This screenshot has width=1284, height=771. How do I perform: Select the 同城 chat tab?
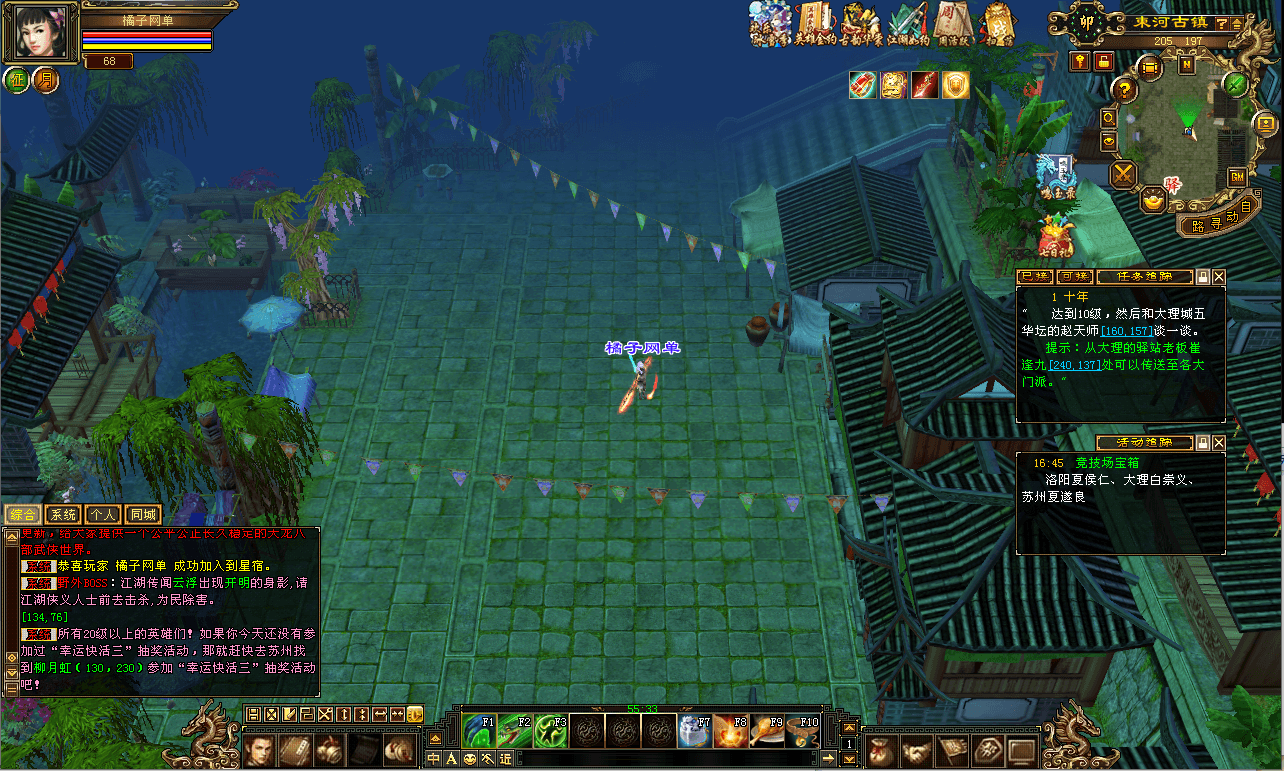pos(144,514)
